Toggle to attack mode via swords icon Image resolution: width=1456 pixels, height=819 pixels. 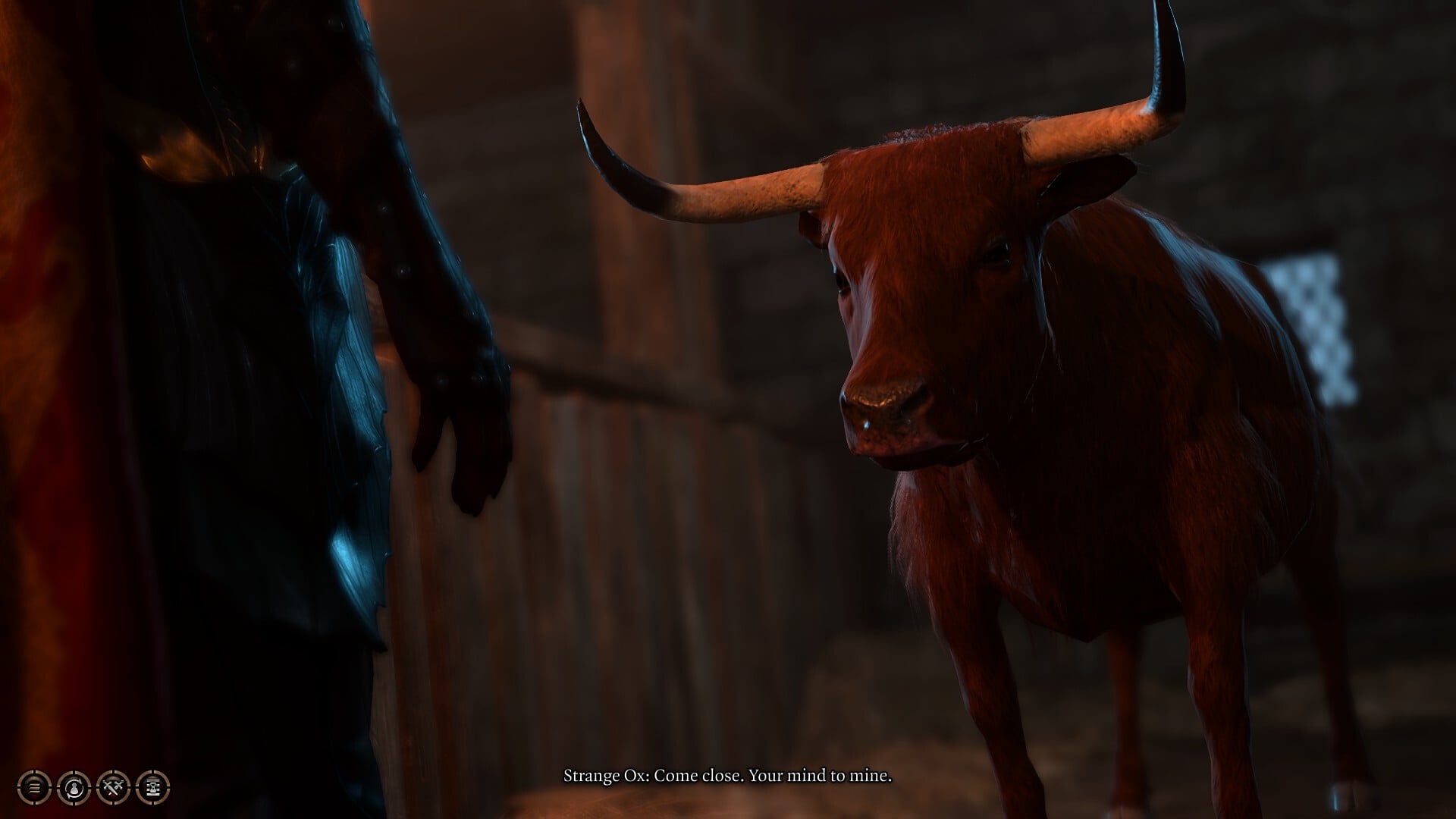coord(112,787)
